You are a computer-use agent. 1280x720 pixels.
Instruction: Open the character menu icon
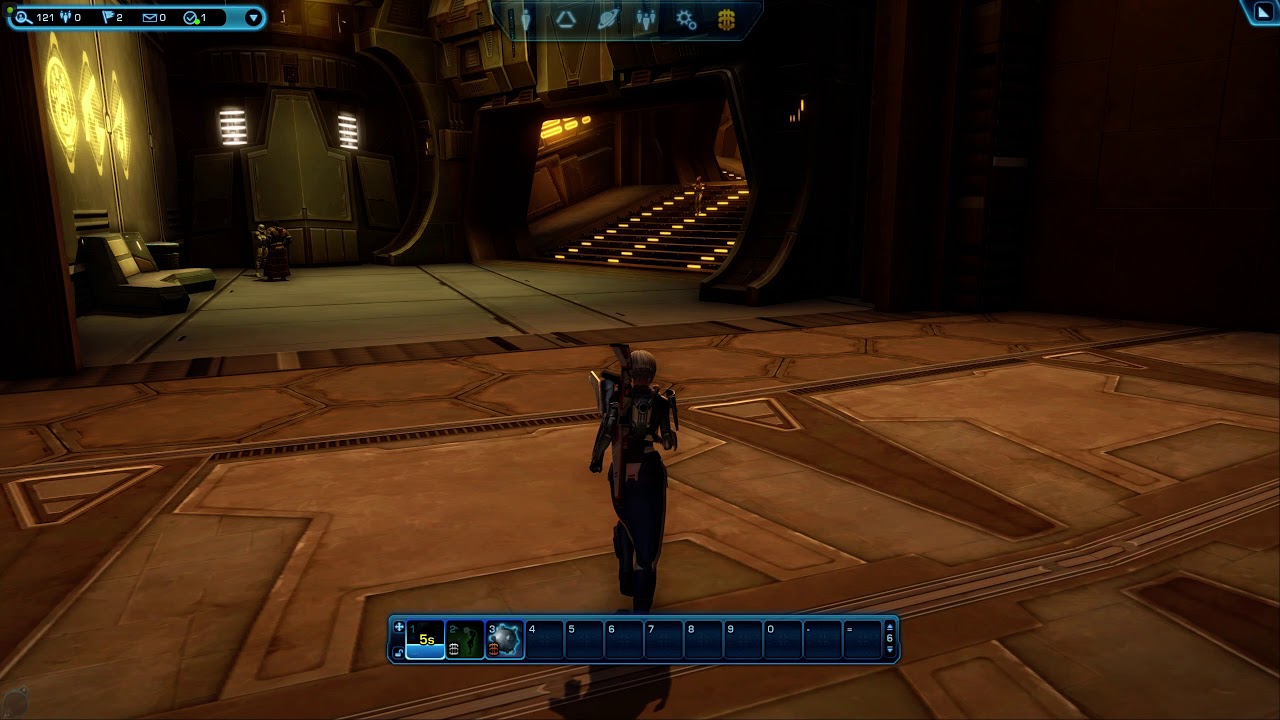[x=525, y=20]
